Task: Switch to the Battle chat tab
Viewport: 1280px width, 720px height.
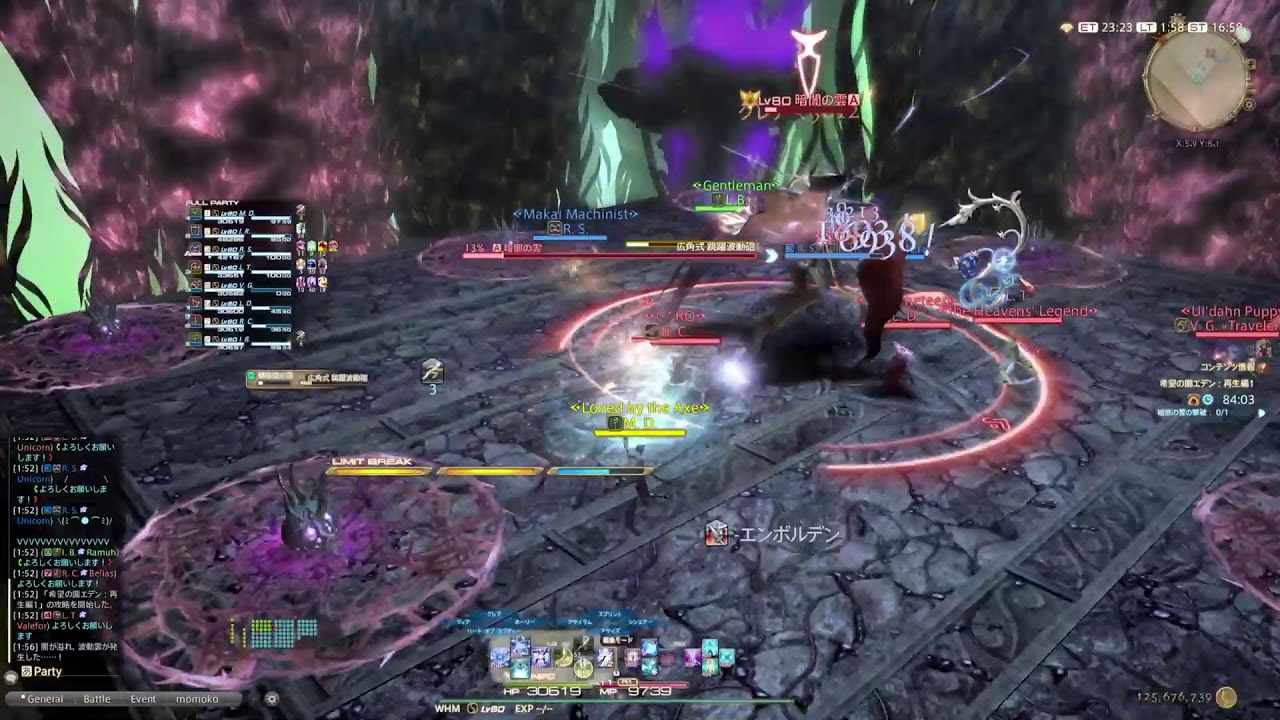Action: [x=97, y=699]
